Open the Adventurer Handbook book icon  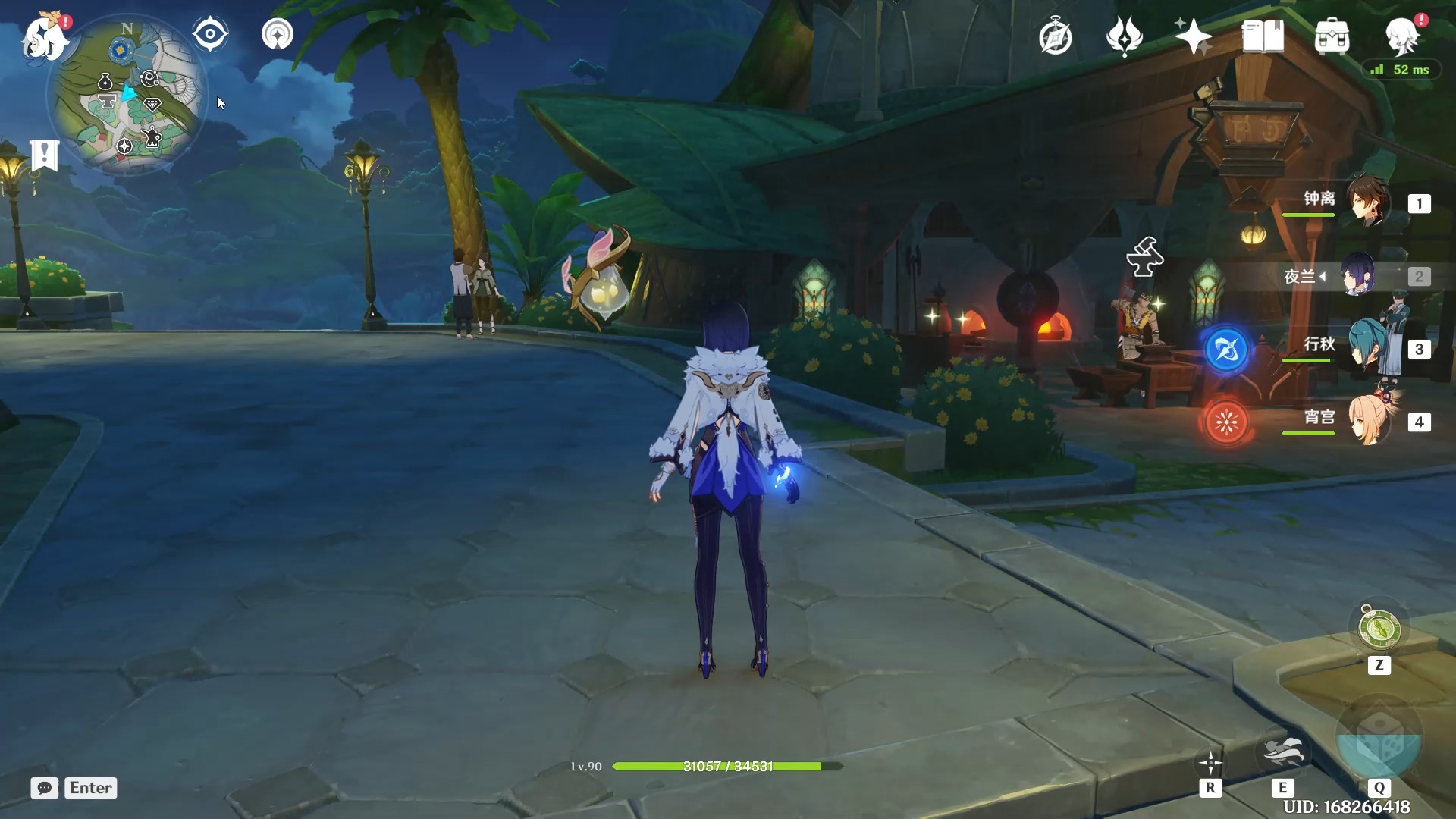(1263, 36)
